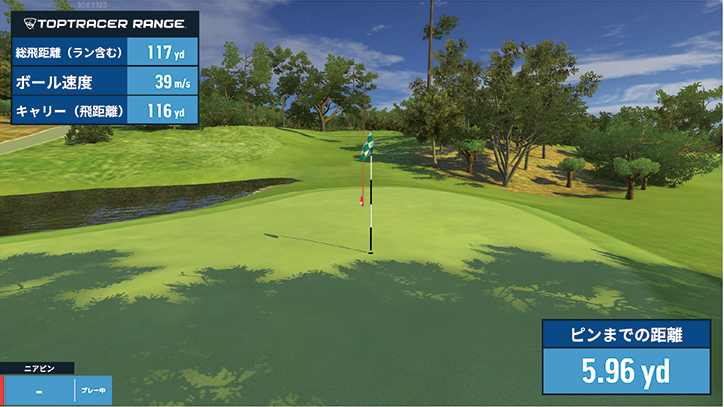The width and height of the screenshot is (724, 407).
Task: Select the active player row marked プレー中
Action: click(56, 391)
